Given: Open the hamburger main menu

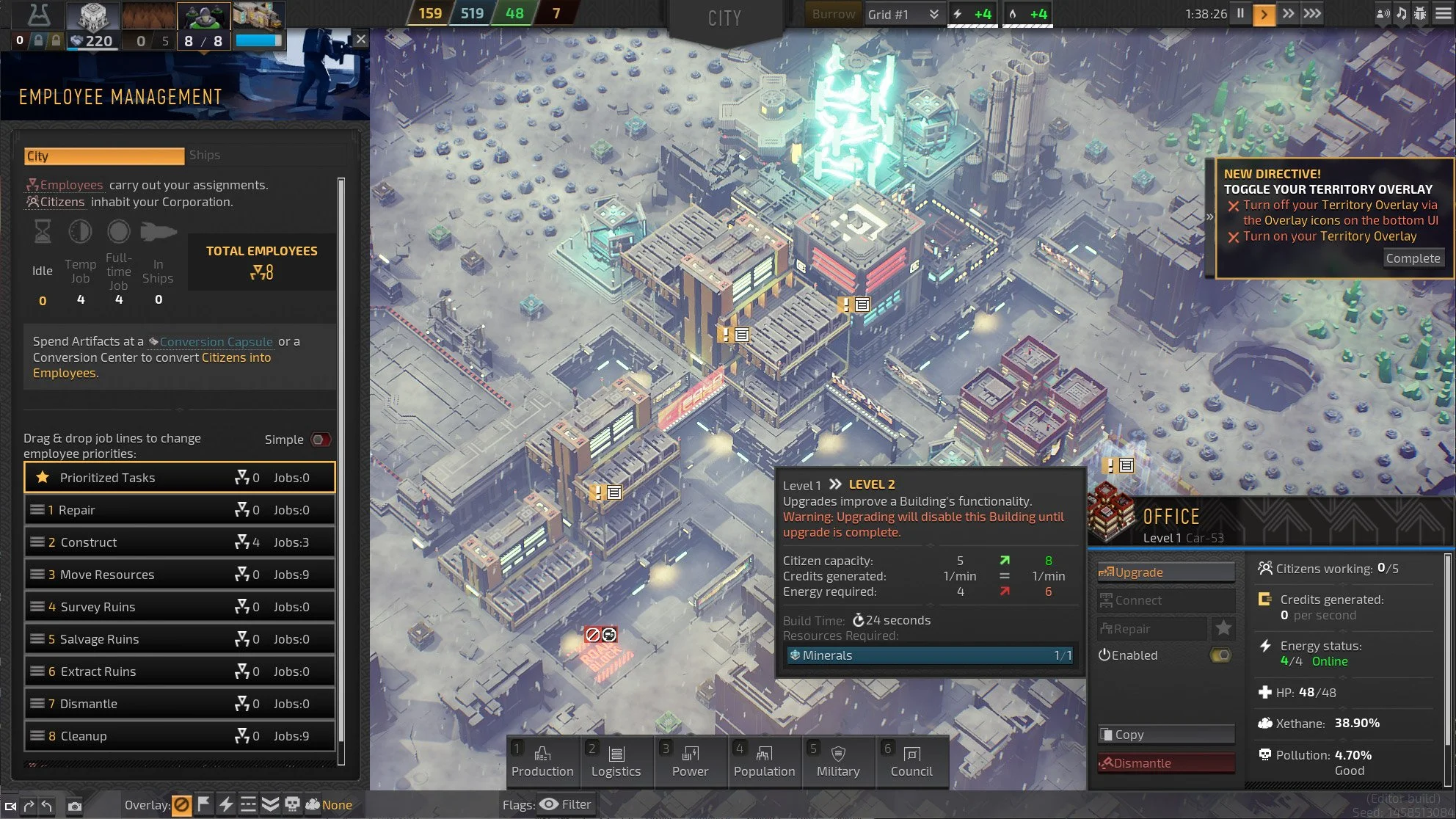Looking at the screenshot, I should click(x=1443, y=13).
